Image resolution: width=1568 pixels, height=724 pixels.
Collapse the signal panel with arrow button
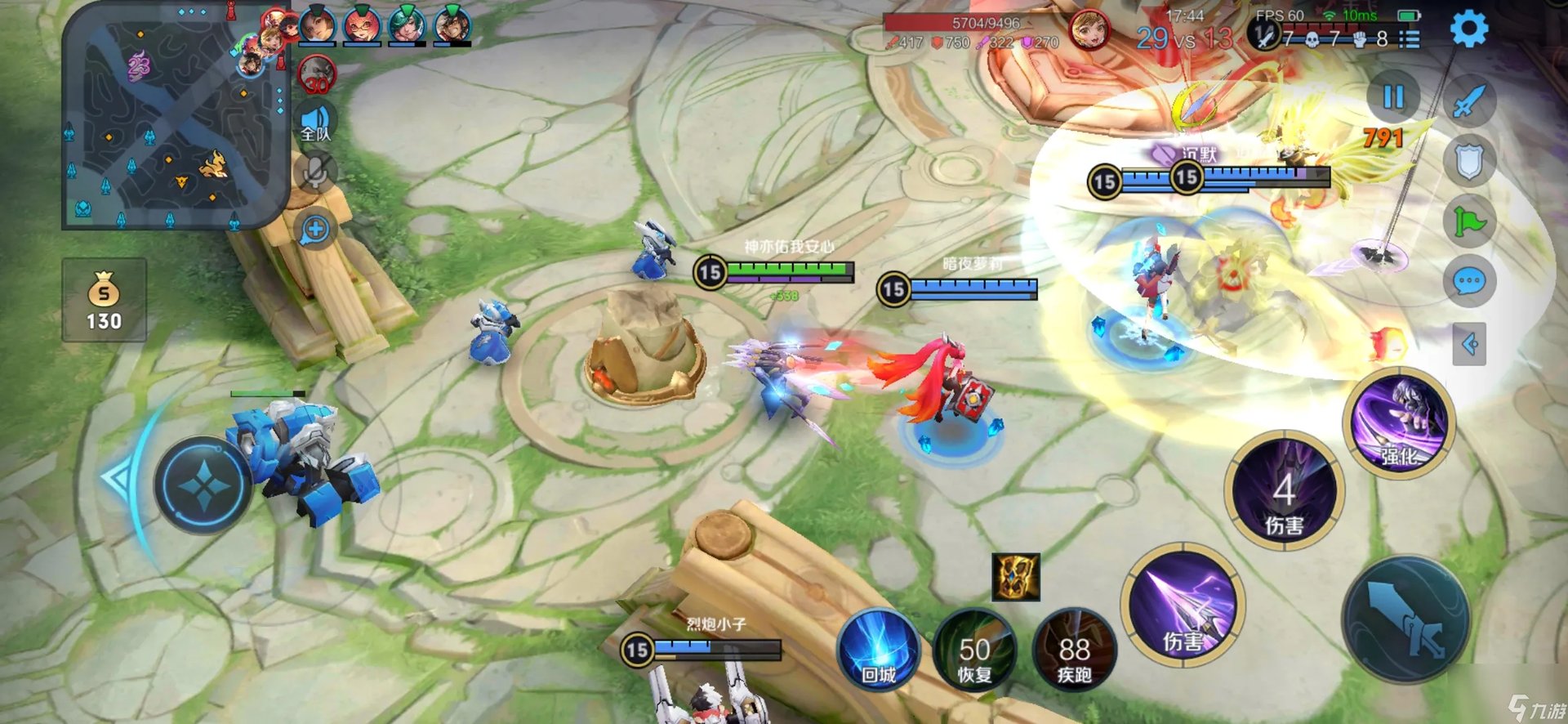tap(1468, 344)
